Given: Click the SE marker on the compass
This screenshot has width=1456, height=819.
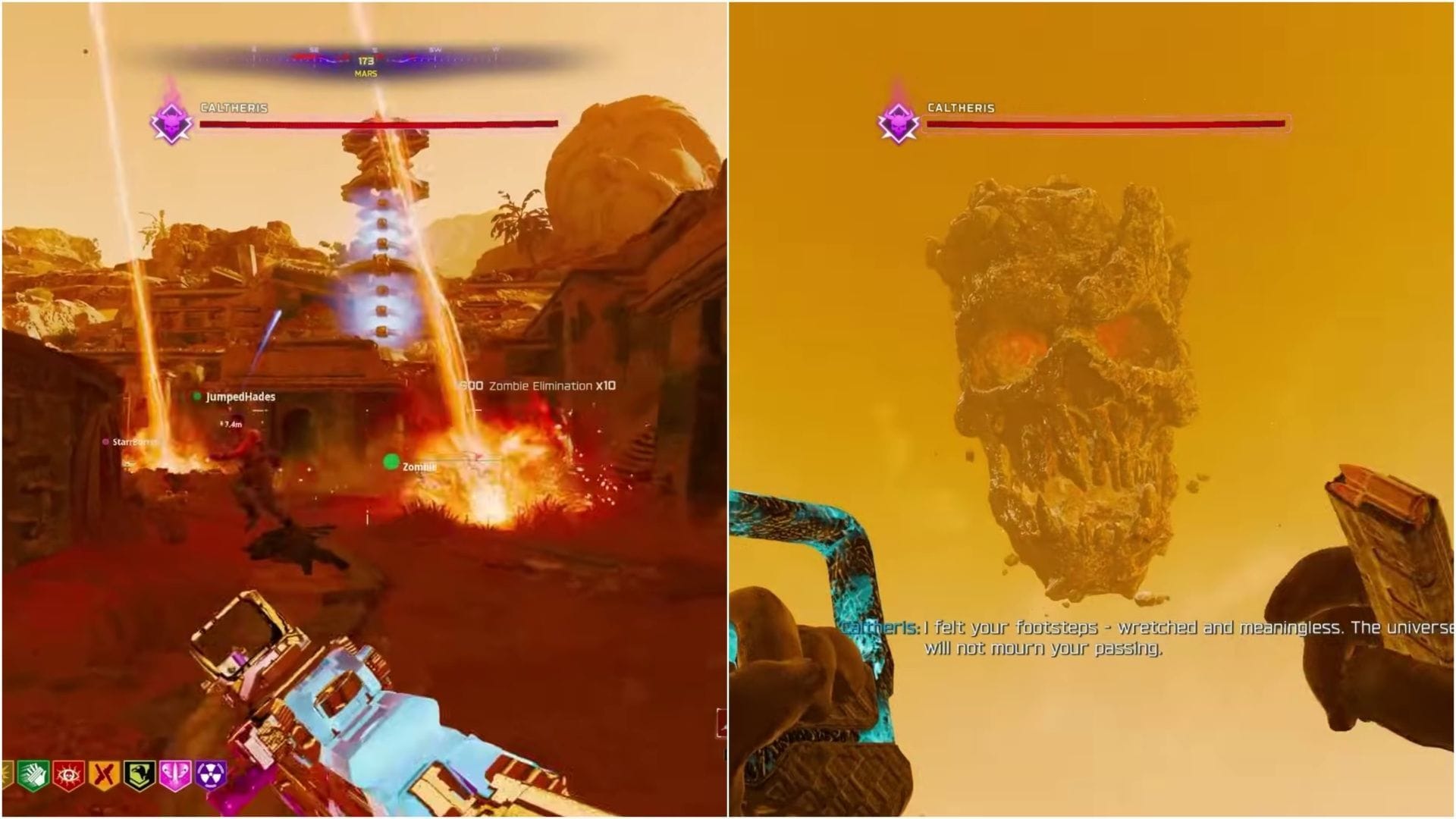Looking at the screenshot, I should pyautogui.click(x=312, y=49).
